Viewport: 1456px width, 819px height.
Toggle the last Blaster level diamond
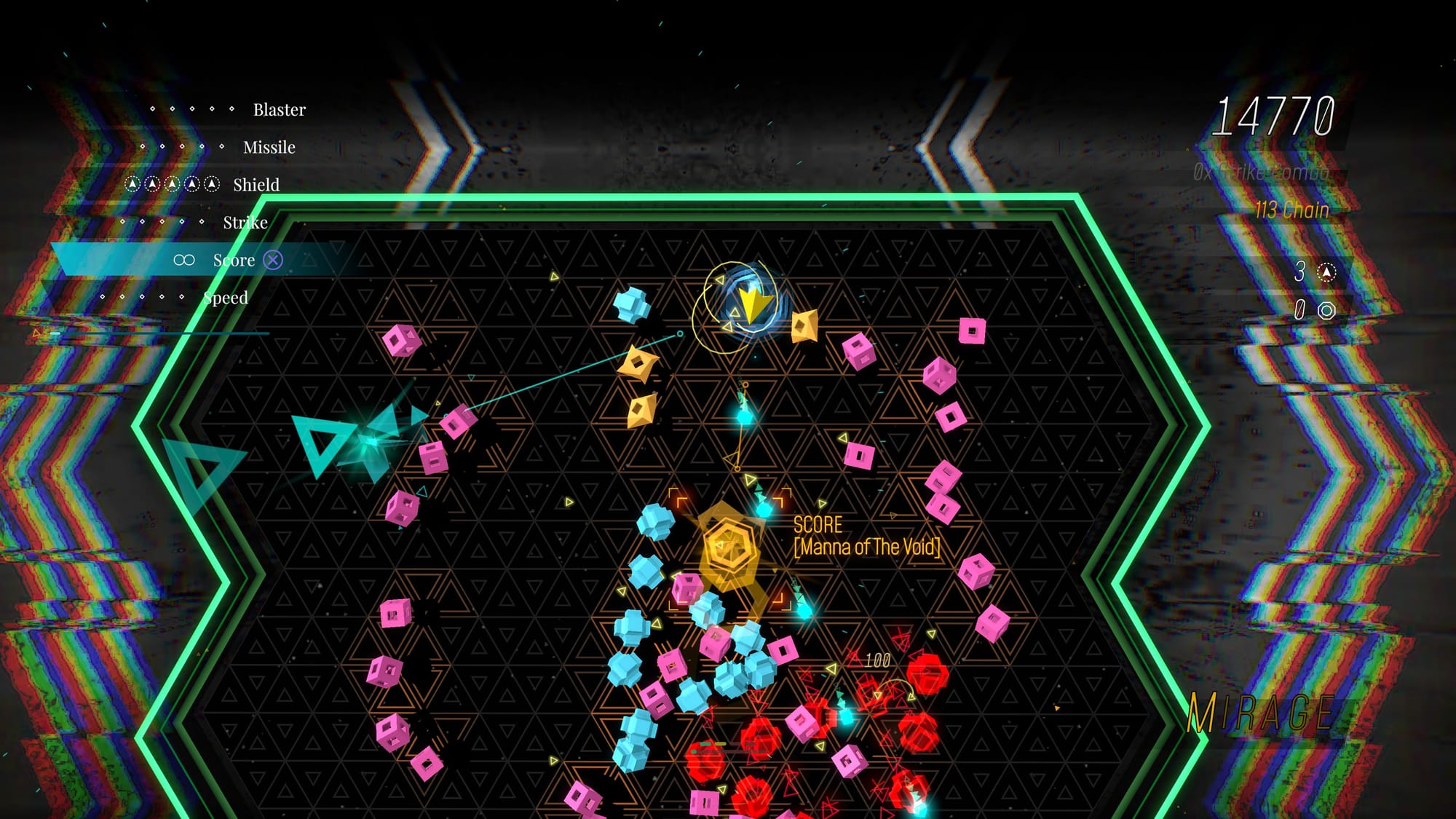tap(232, 108)
